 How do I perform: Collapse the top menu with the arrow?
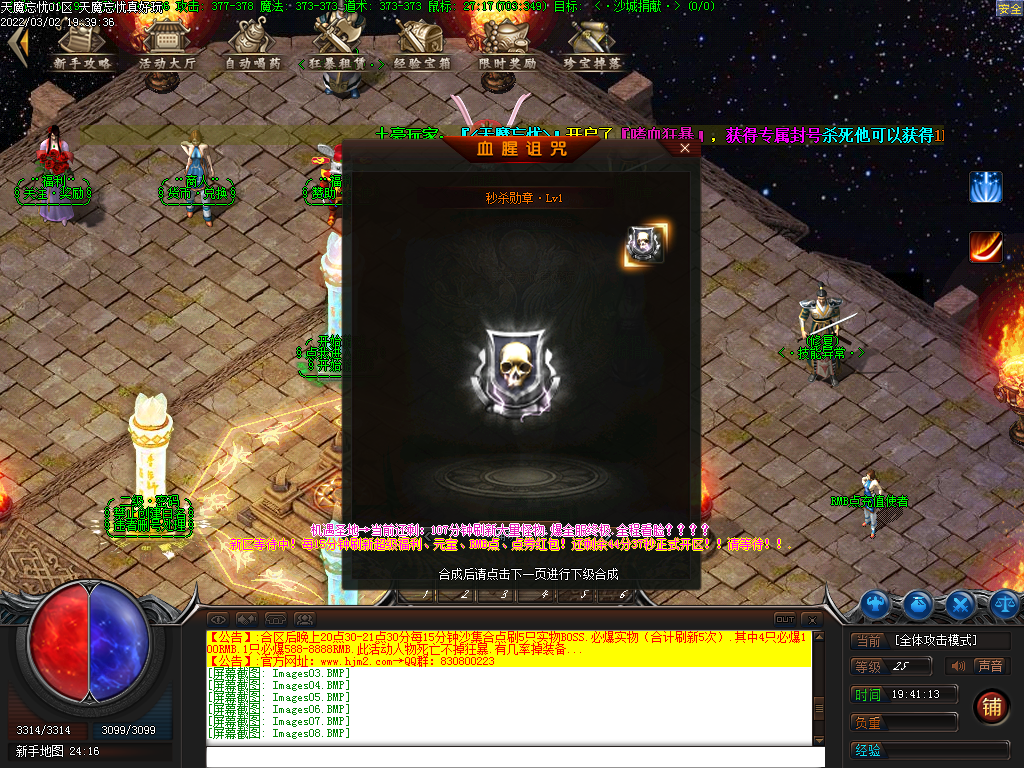point(16,44)
